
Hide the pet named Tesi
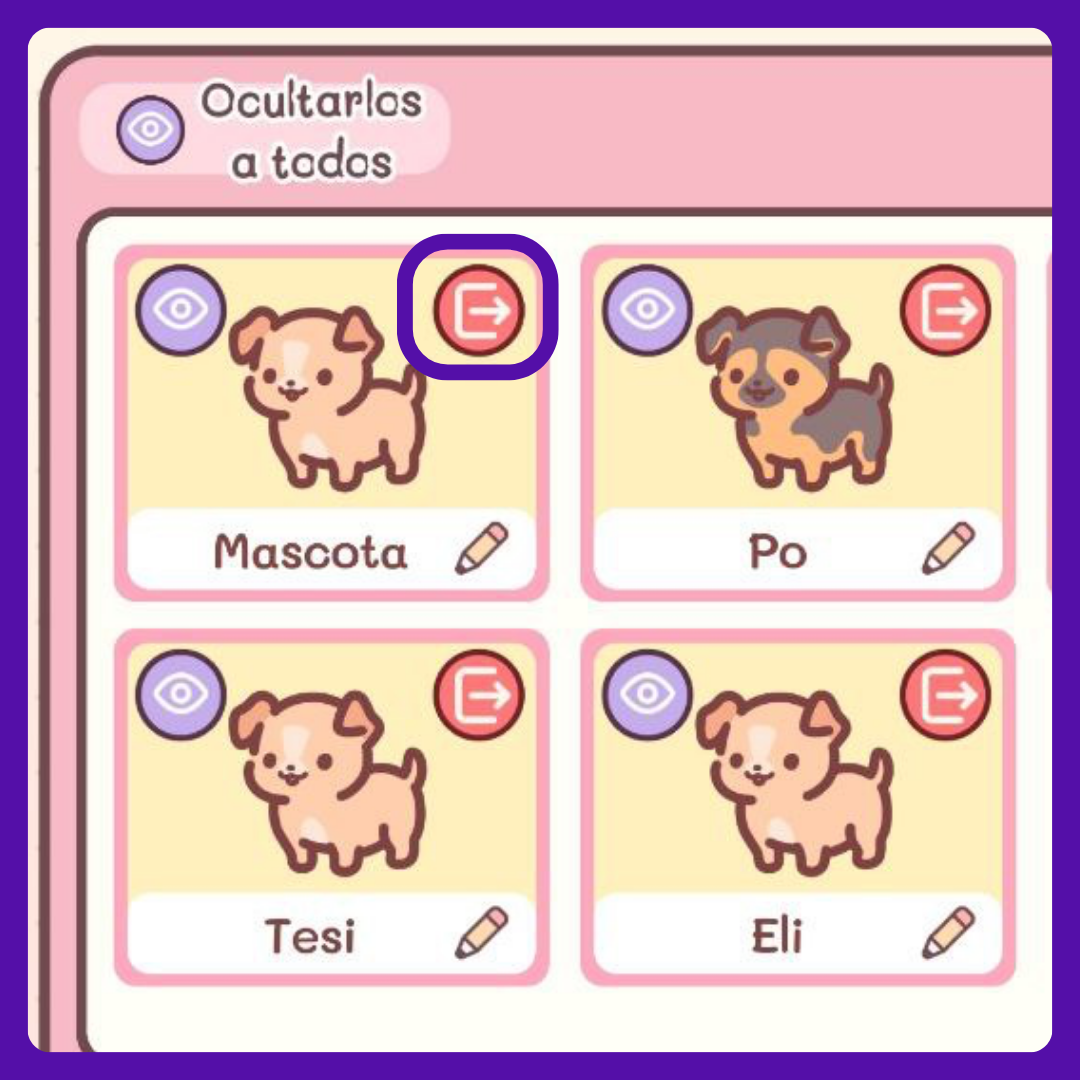pyautogui.click(x=180, y=694)
